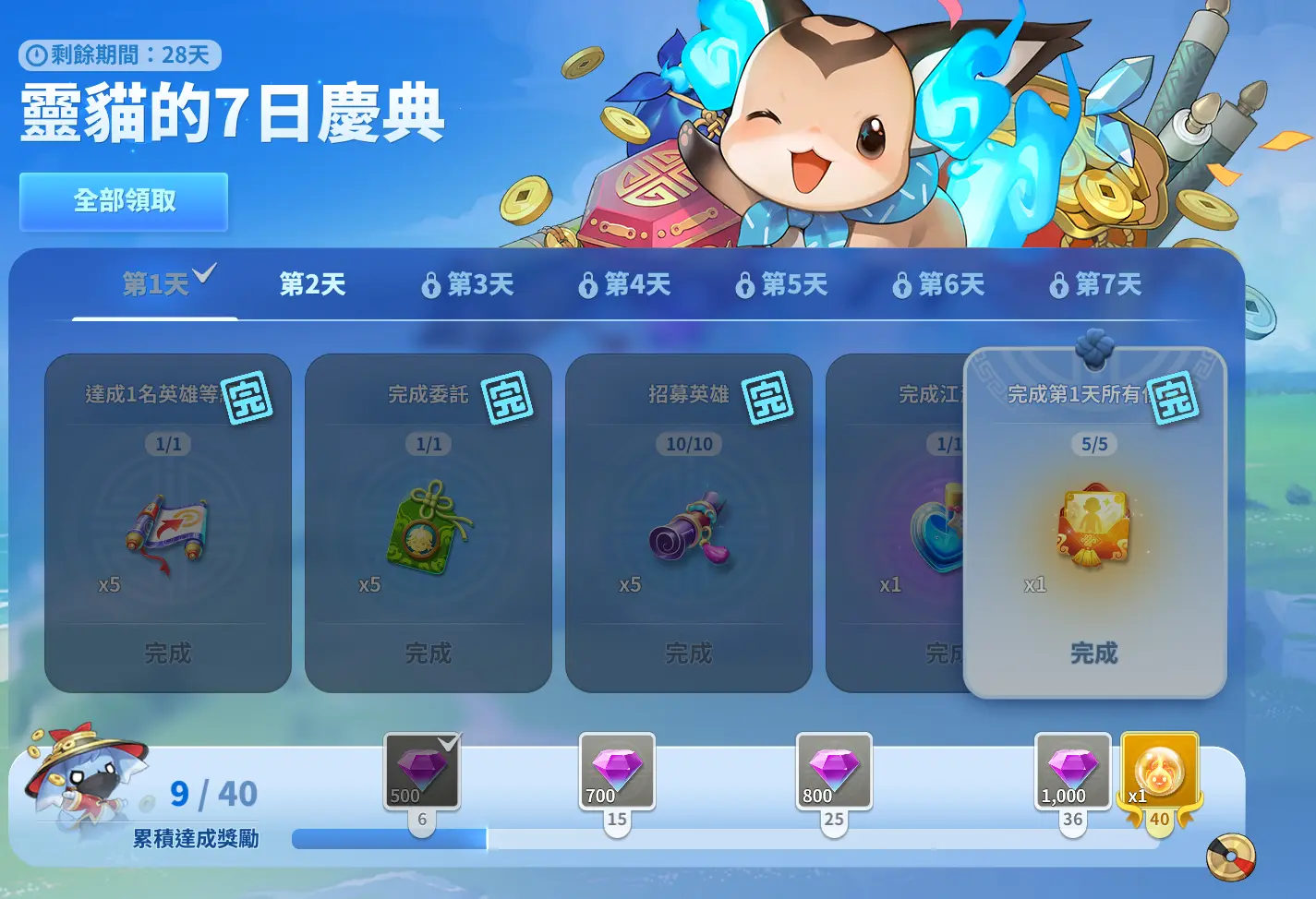Select the 達成1名英雄等 mission card
This screenshot has width=1316, height=899.
click(x=168, y=522)
